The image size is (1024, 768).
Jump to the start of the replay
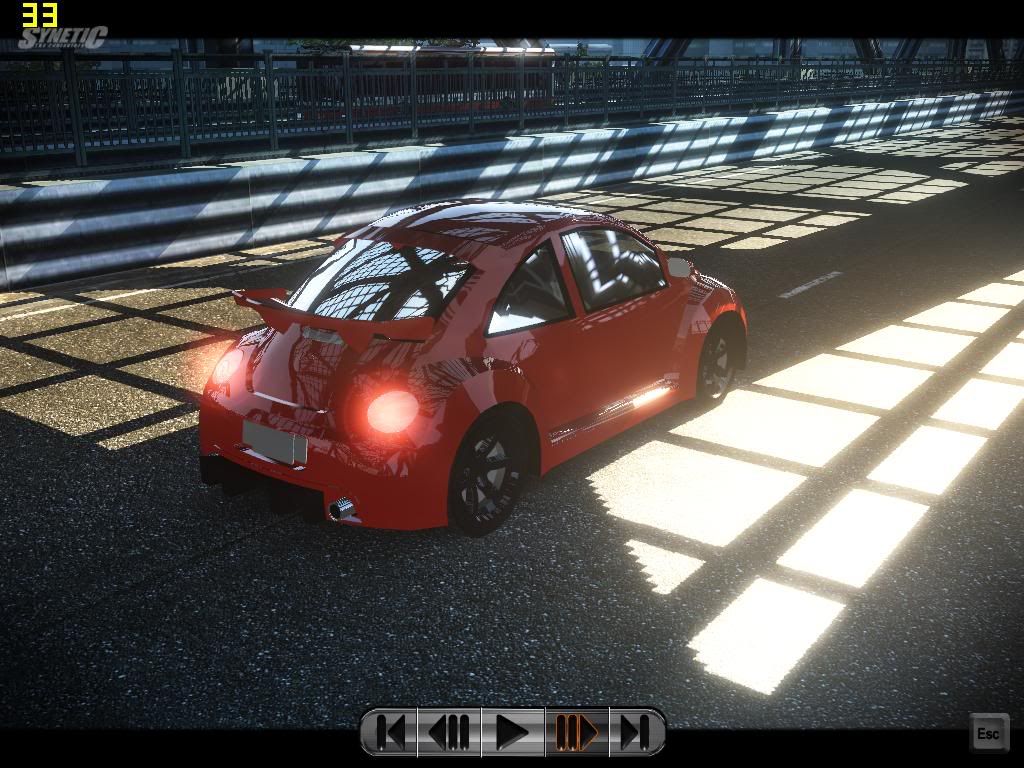(x=392, y=732)
